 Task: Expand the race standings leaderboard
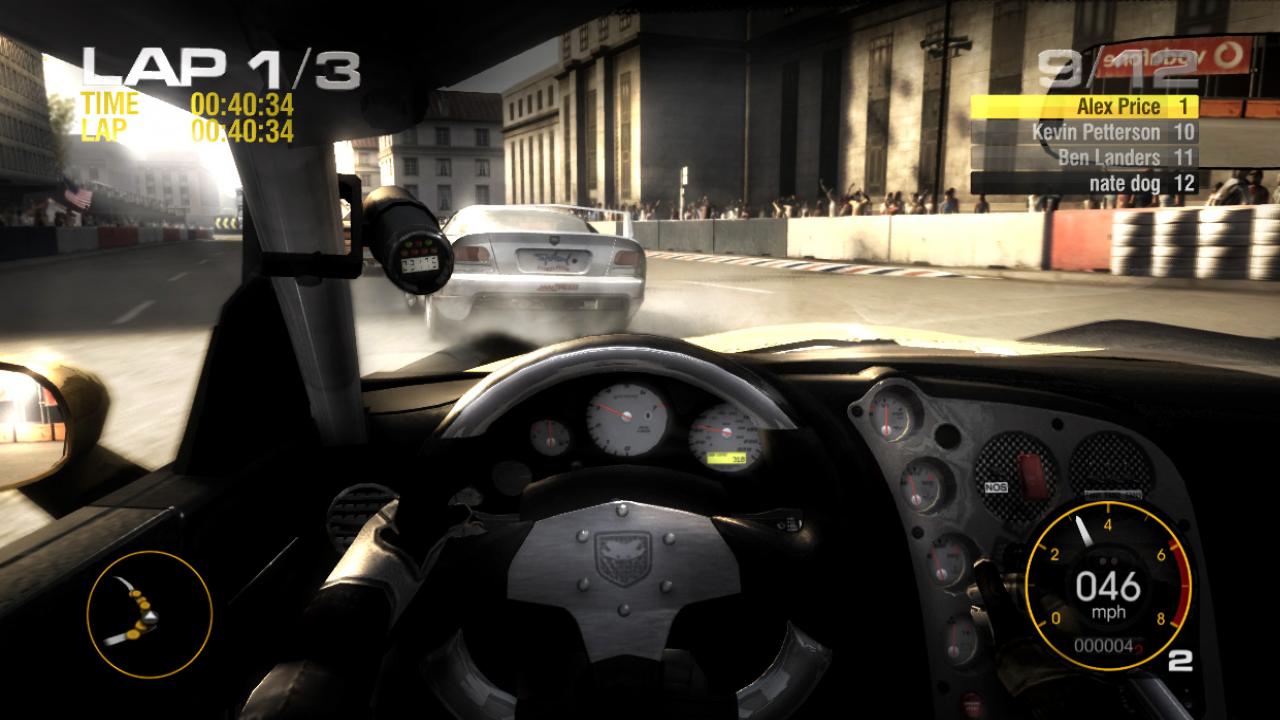pos(1098,145)
